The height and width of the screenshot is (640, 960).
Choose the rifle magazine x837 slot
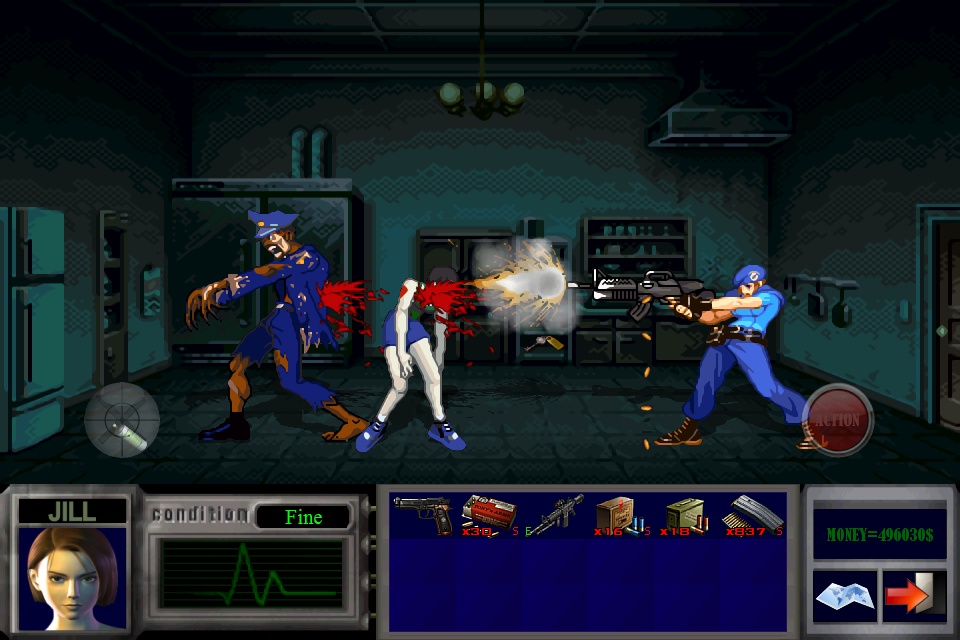(x=757, y=514)
